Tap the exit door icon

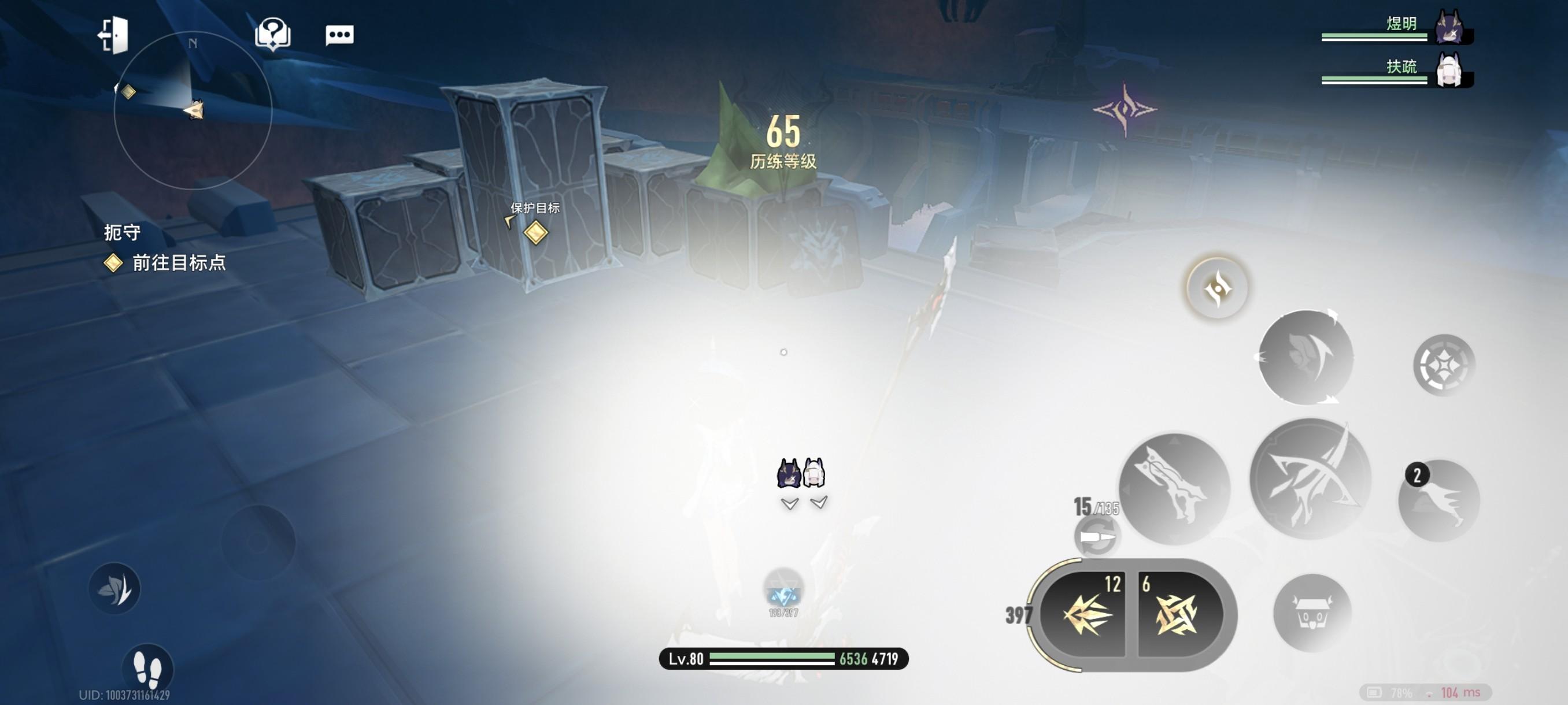pos(114,35)
